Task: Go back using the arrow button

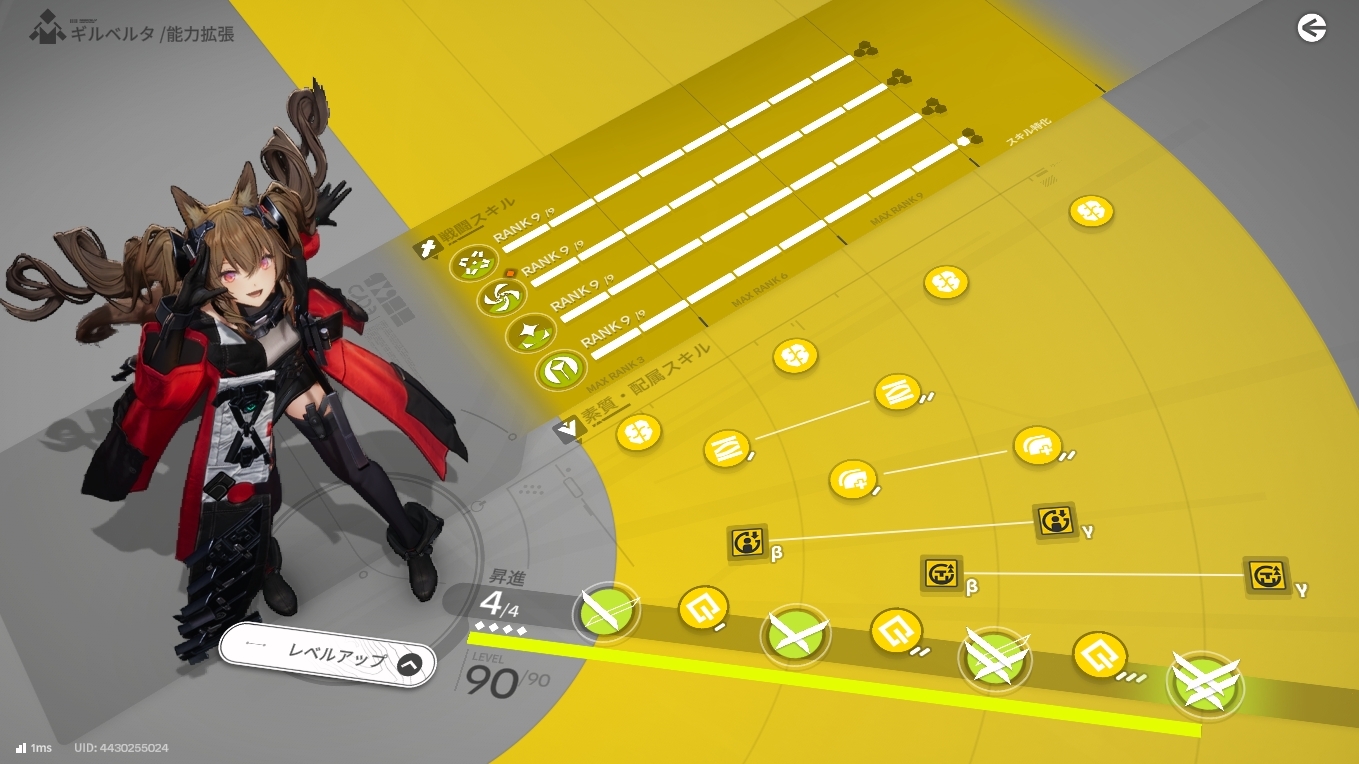Action: tap(1311, 29)
